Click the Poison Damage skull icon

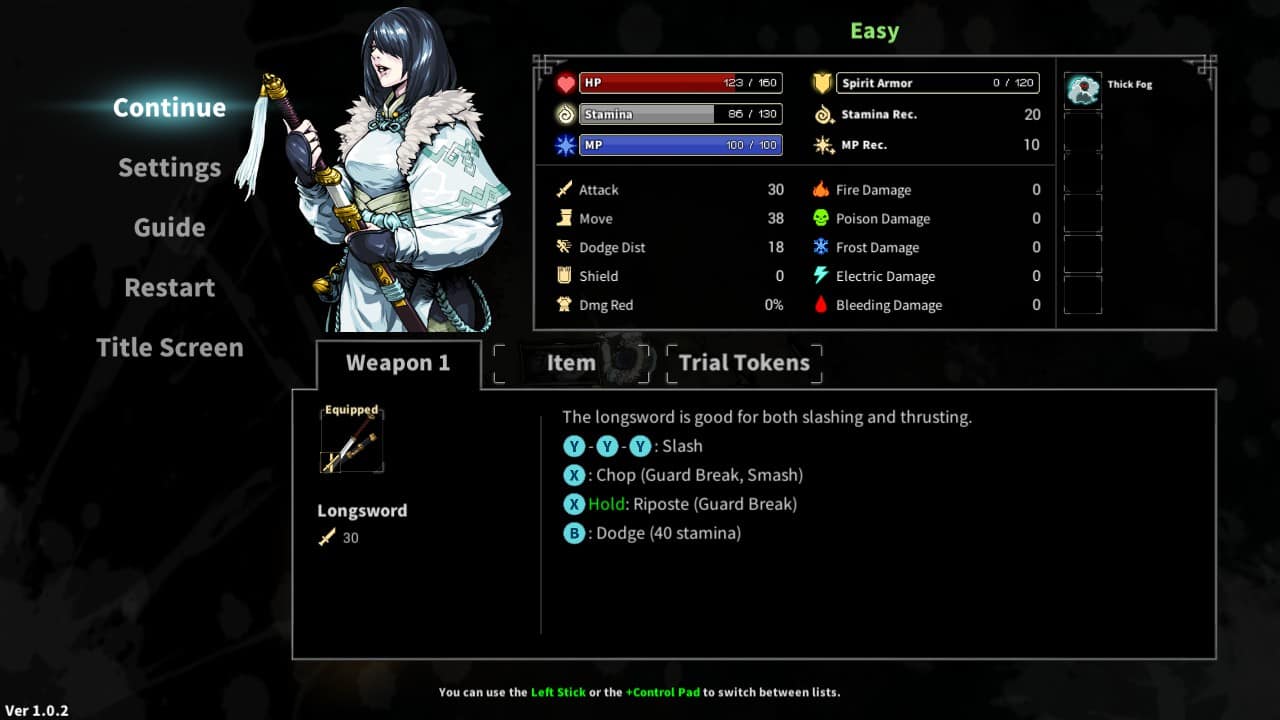824,218
